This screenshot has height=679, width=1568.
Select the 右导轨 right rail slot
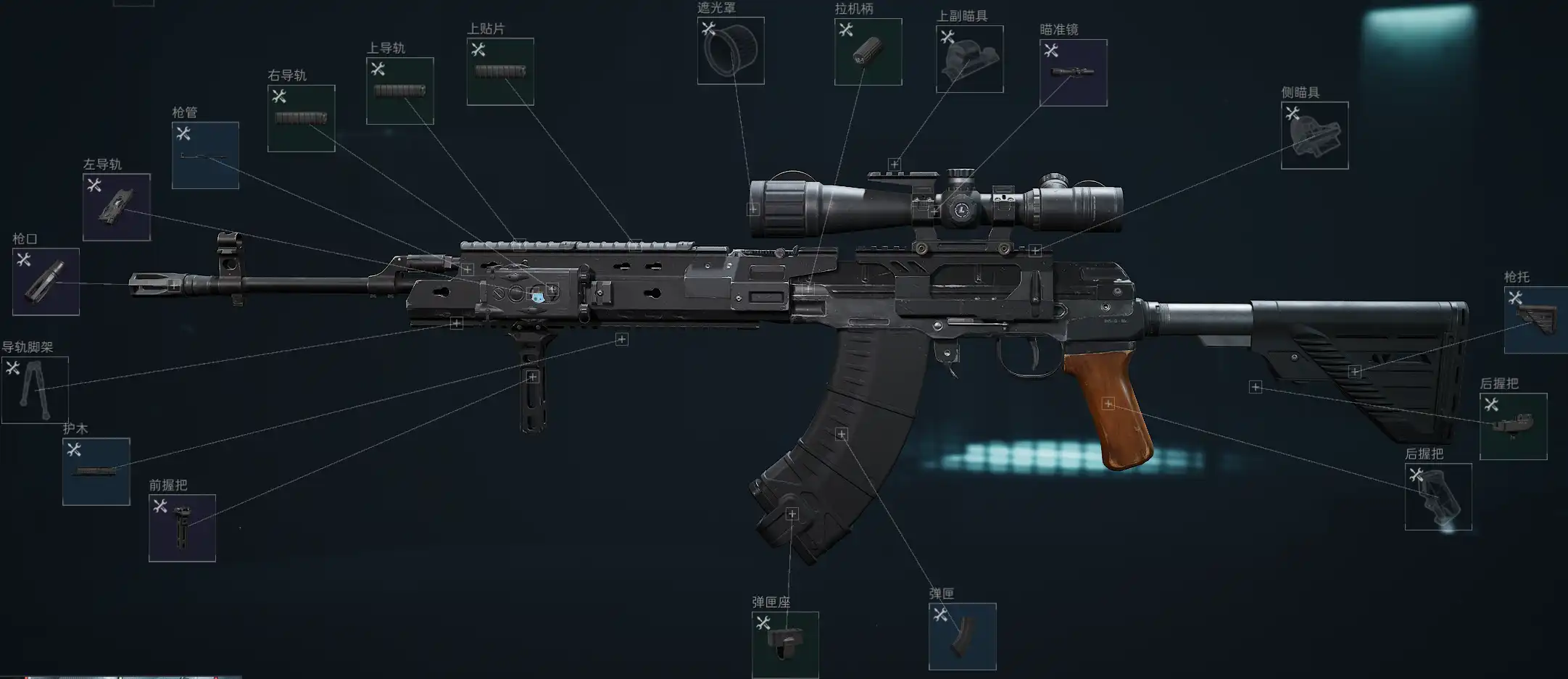[301, 118]
